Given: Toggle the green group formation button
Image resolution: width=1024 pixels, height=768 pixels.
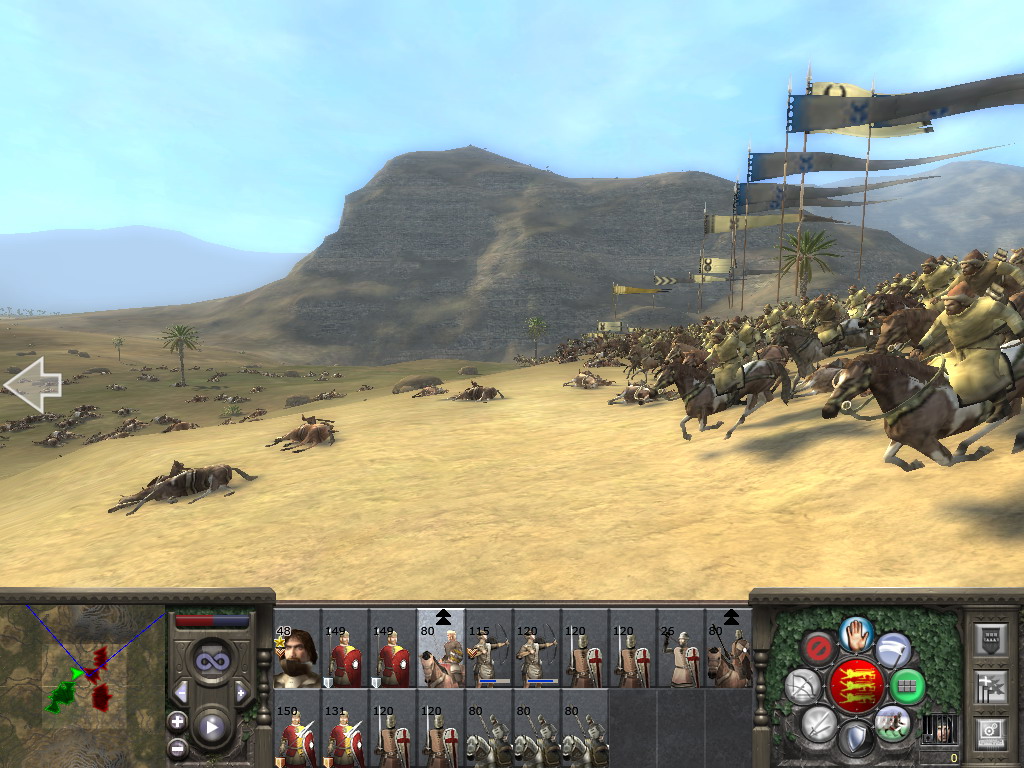Looking at the screenshot, I should point(907,687).
